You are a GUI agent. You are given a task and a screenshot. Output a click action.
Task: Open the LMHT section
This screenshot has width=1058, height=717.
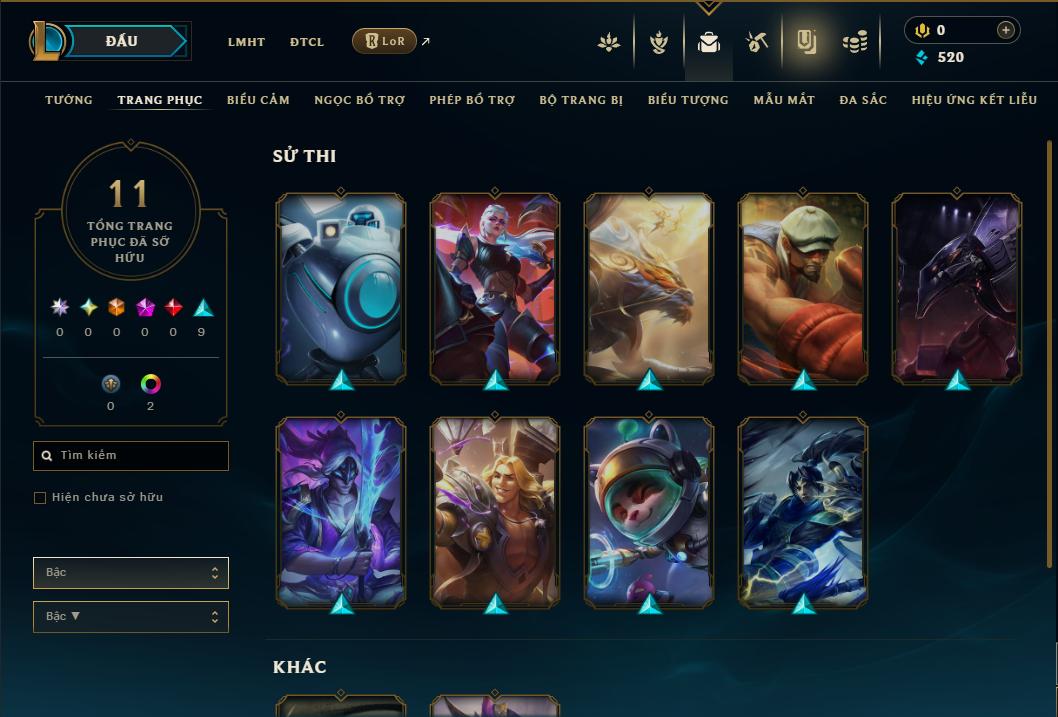(246, 42)
